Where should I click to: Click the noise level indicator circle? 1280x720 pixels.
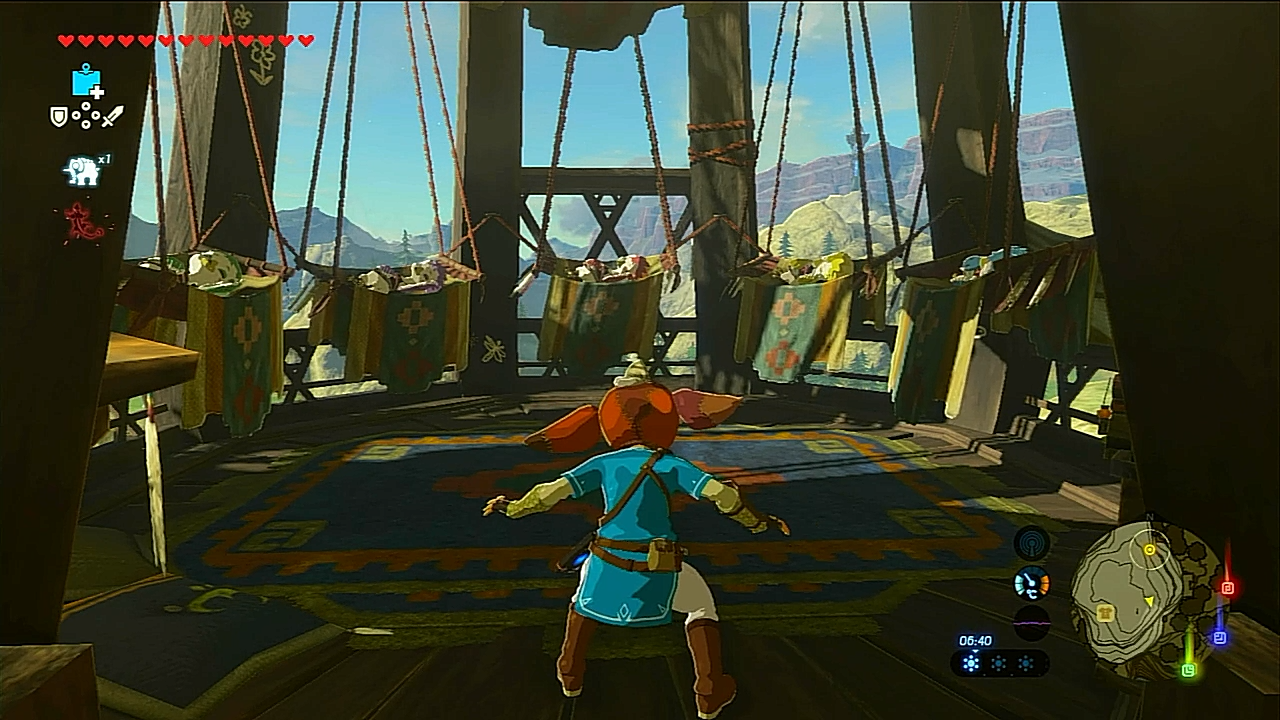point(1031,622)
